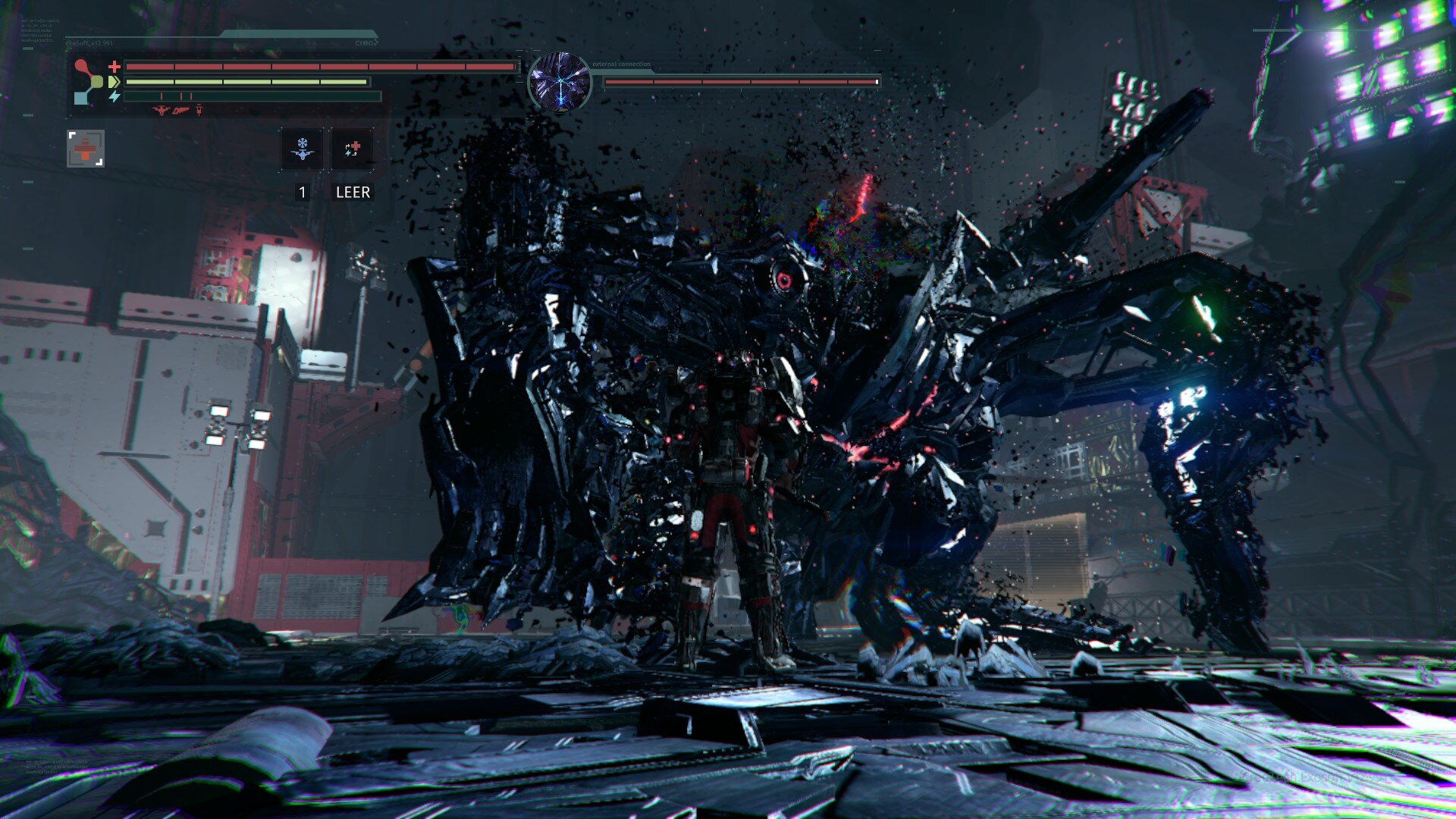This screenshot has height=819, width=1456.
Task: Click the red syringe marker under the energy bar
Action: click(x=199, y=111)
